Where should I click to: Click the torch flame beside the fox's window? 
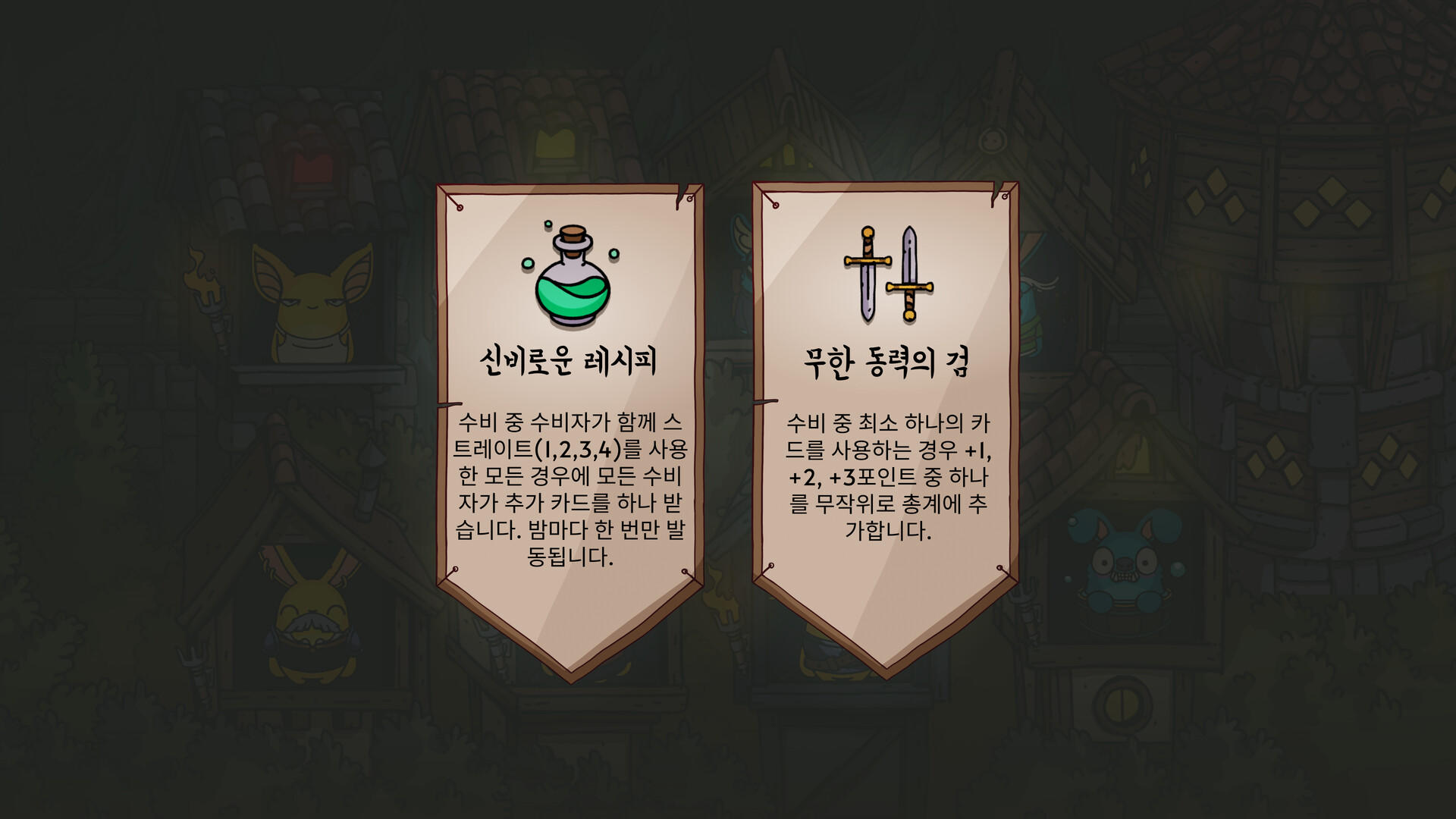tap(199, 271)
